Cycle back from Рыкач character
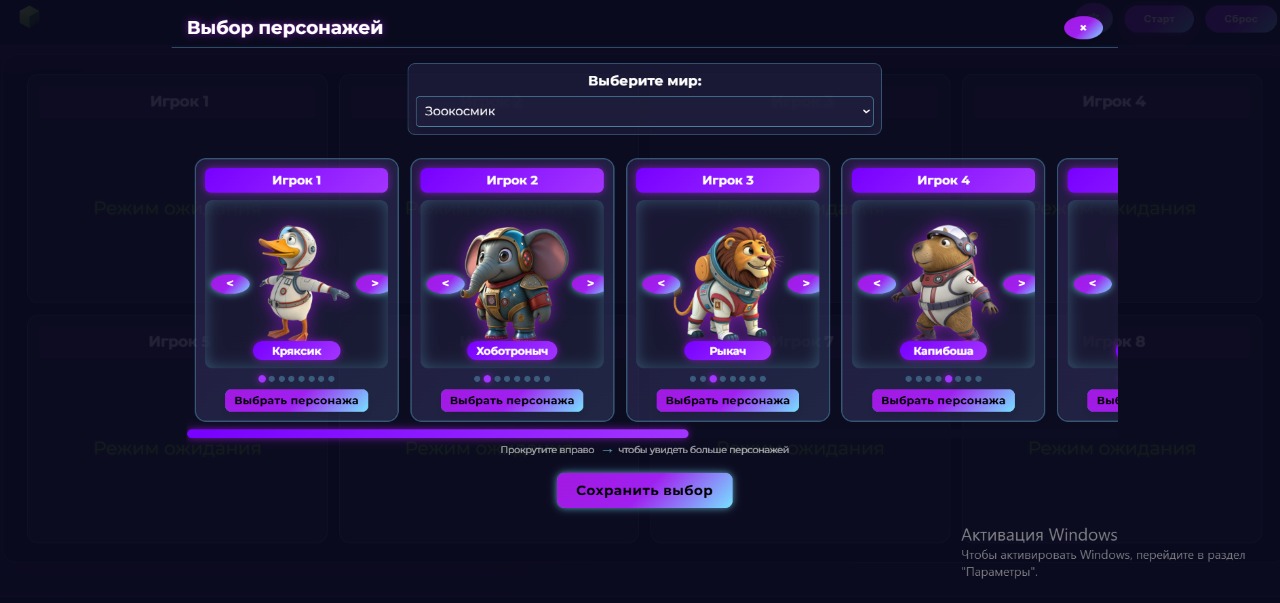The image size is (1280, 603). click(661, 284)
